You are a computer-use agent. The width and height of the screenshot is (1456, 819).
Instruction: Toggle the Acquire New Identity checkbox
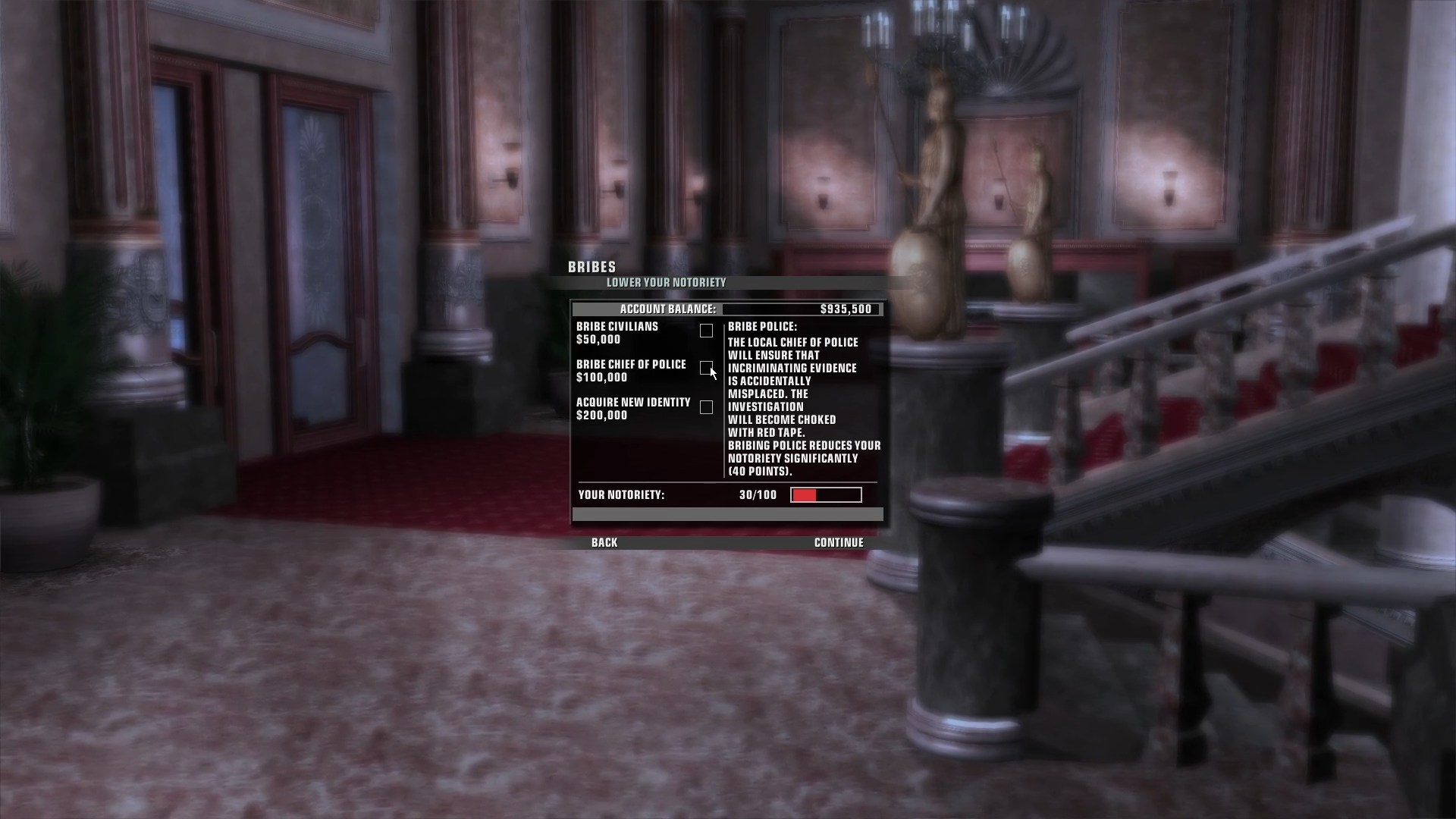point(706,407)
